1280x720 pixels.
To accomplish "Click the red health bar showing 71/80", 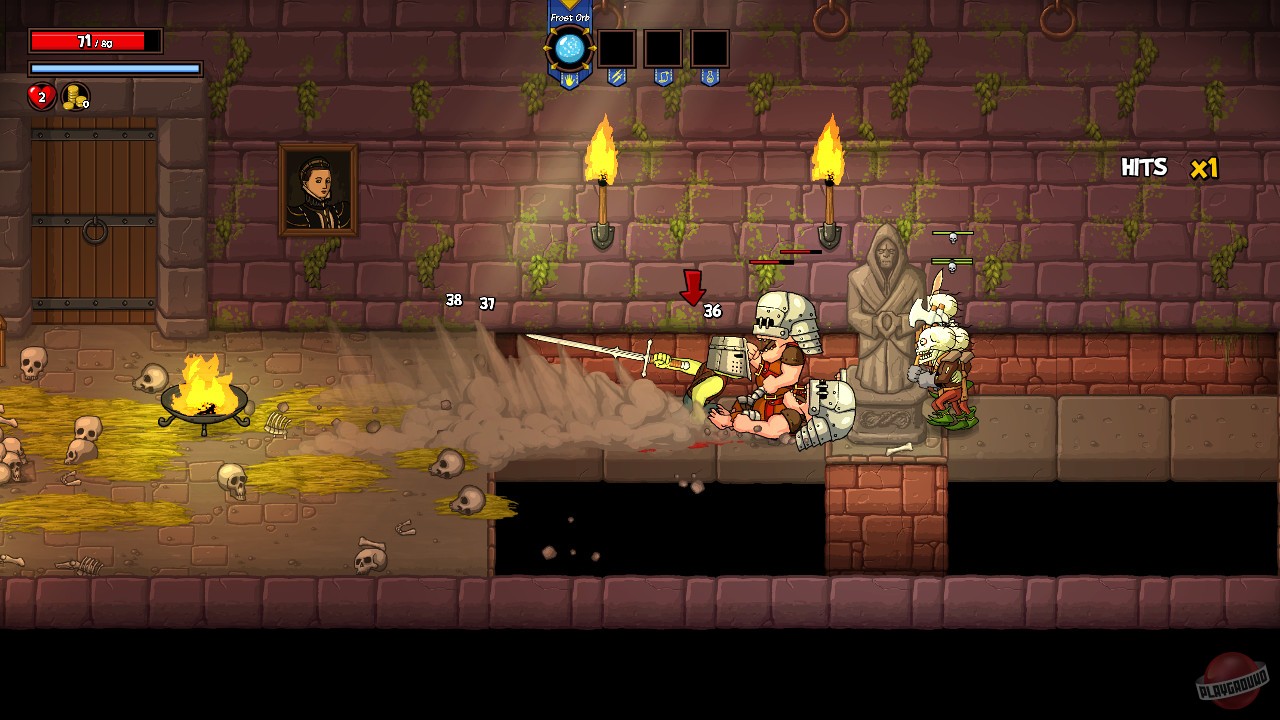I will [x=95, y=40].
